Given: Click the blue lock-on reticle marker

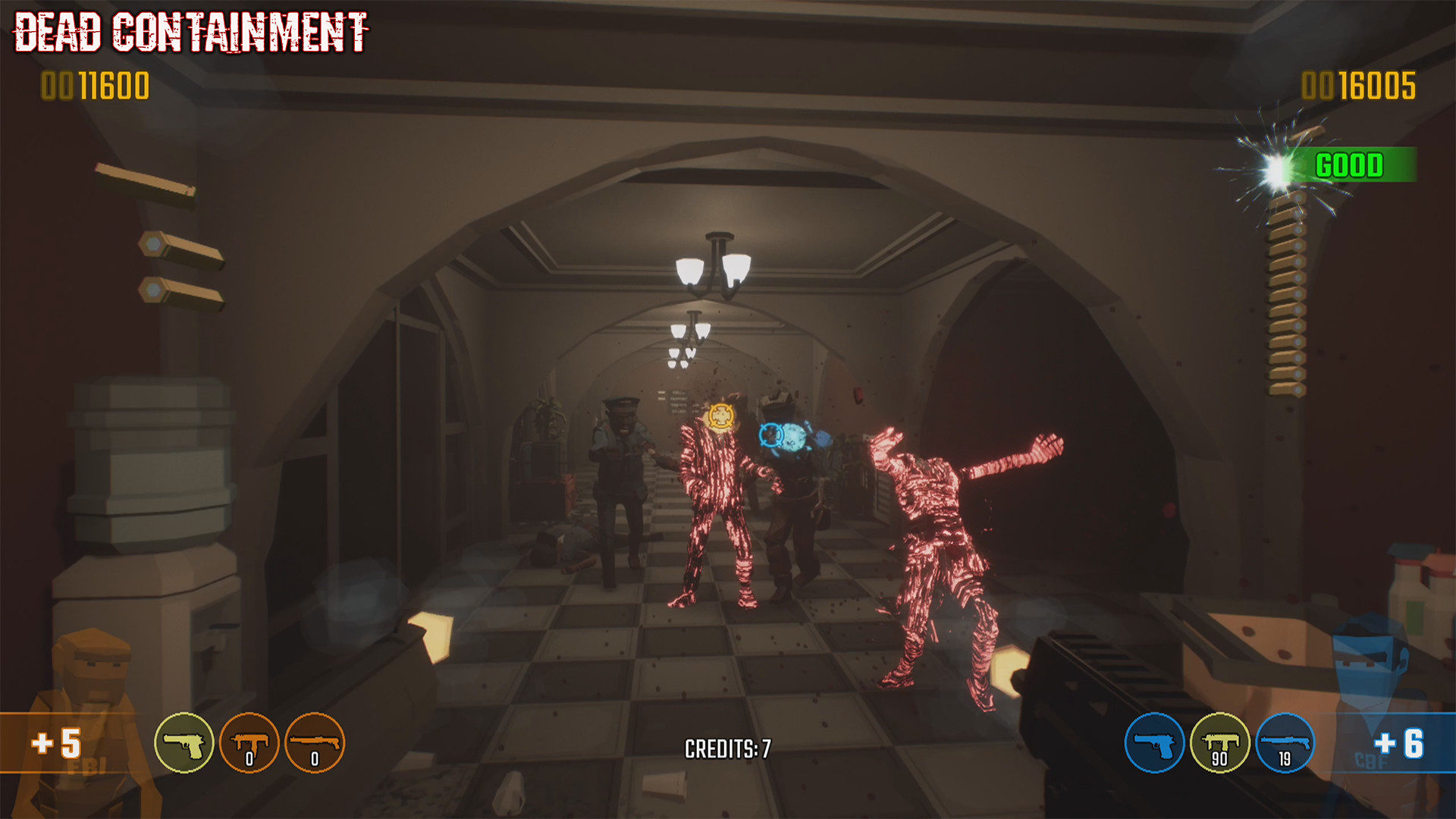Looking at the screenshot, I should [x=773, y=435].
